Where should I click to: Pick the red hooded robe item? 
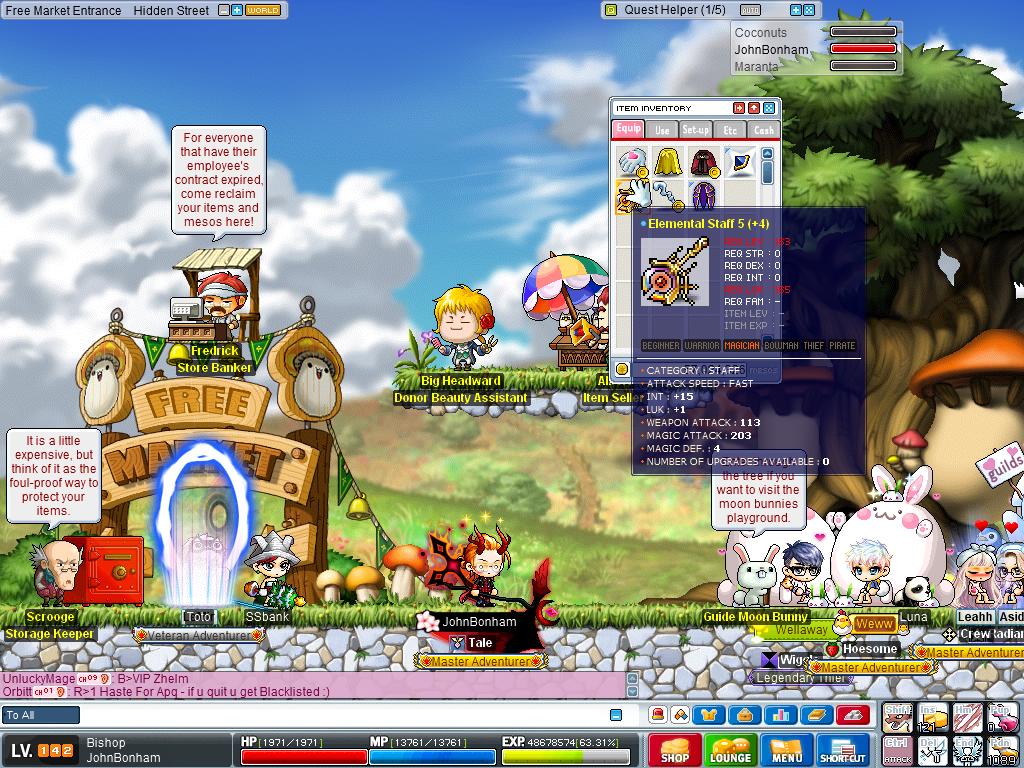pyautogui.click(x=703, y=161)
